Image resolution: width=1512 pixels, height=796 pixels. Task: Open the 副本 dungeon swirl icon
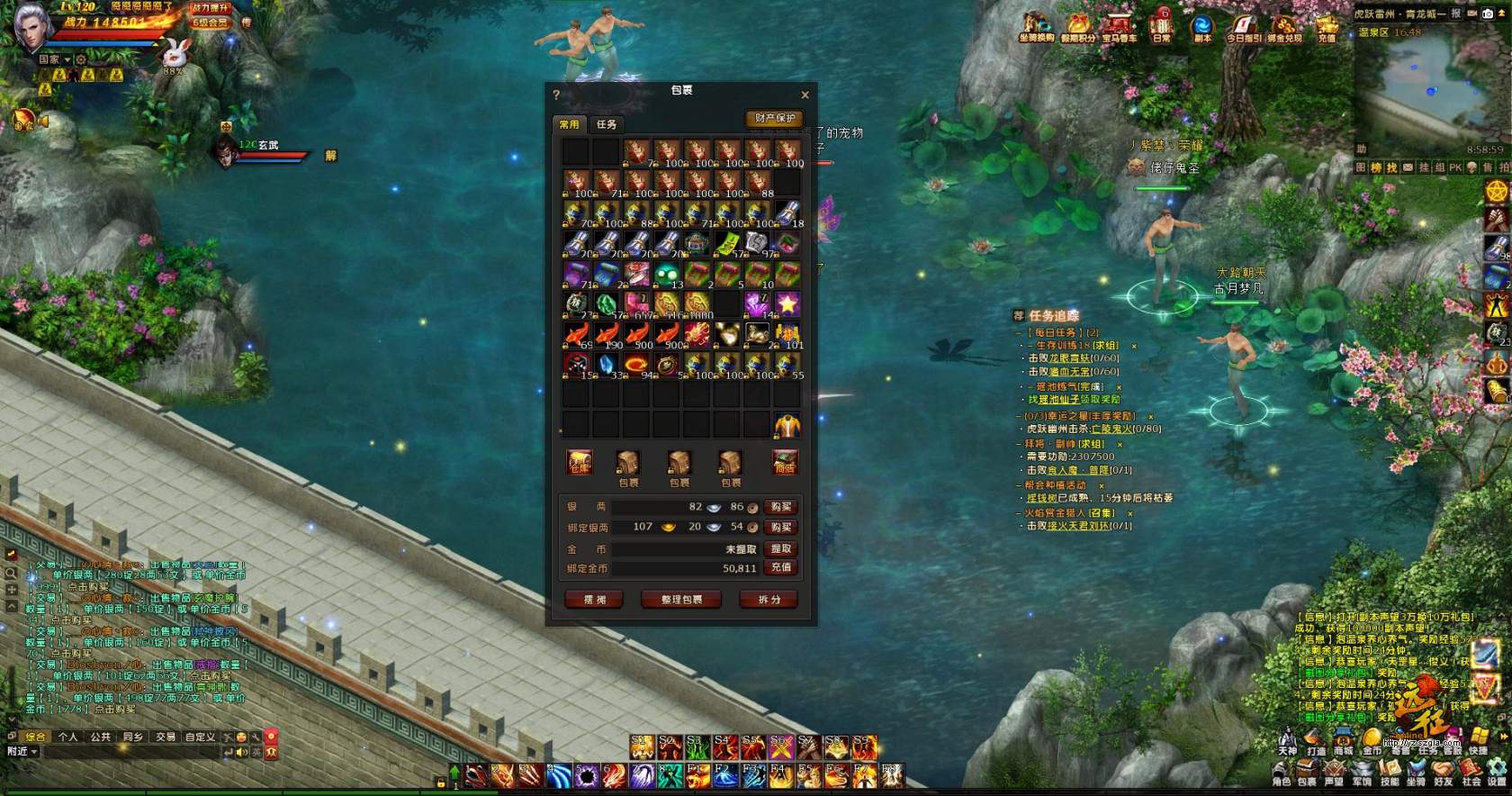[x=1202, y=25]
